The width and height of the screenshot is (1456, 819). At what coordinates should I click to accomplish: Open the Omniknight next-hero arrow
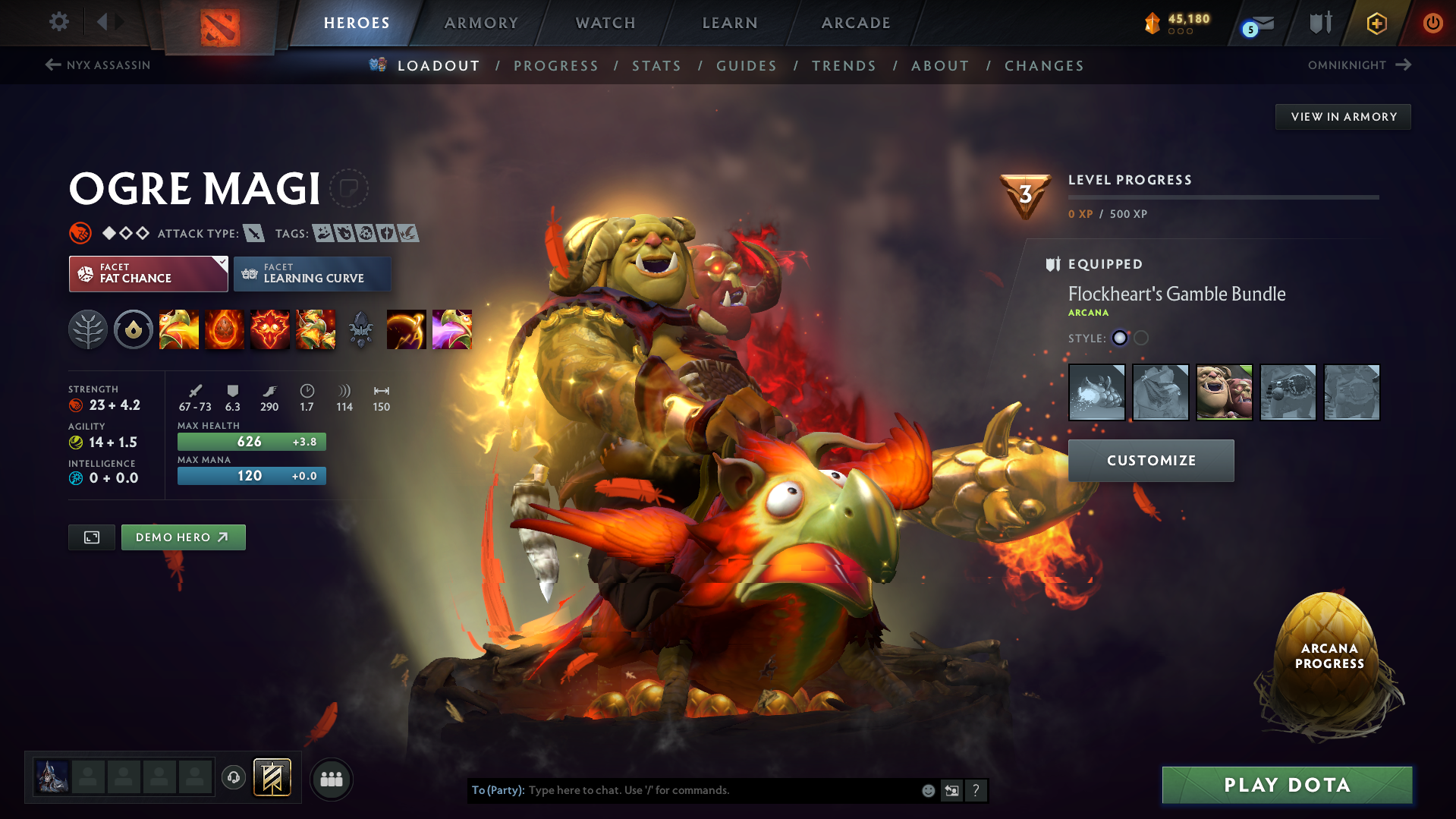tap(1401, 65)
